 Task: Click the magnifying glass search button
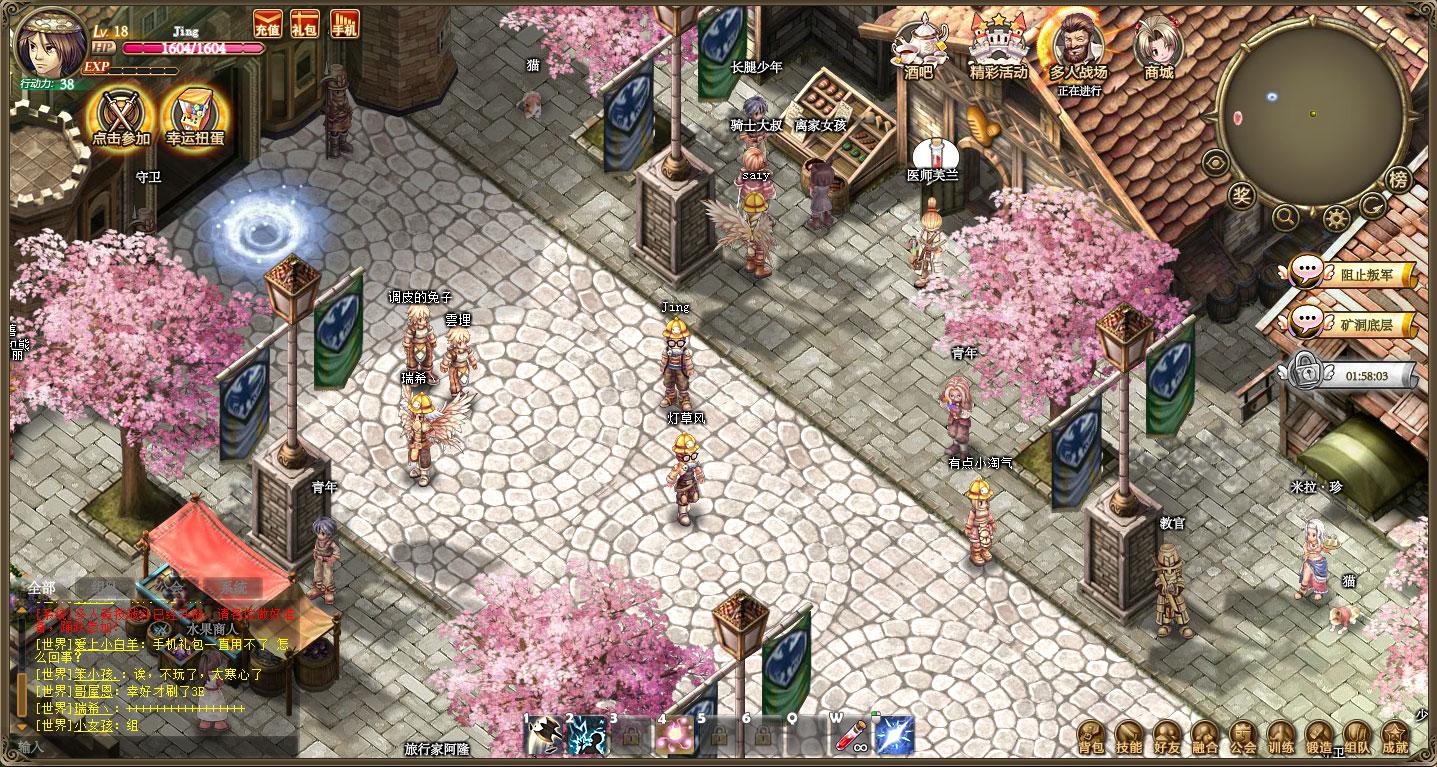(x=1286, y=215)
